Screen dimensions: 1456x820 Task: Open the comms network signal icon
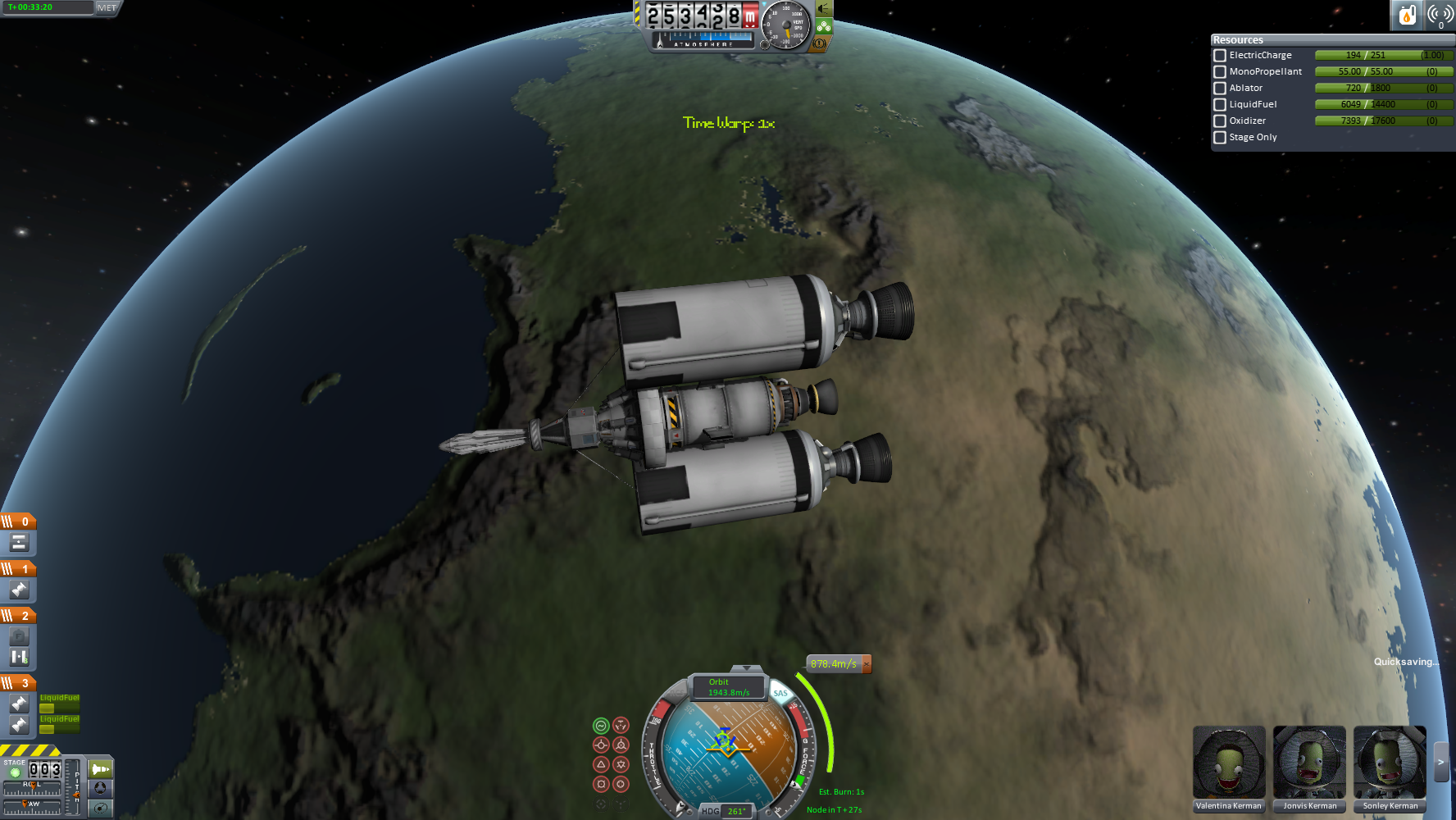1440,15
